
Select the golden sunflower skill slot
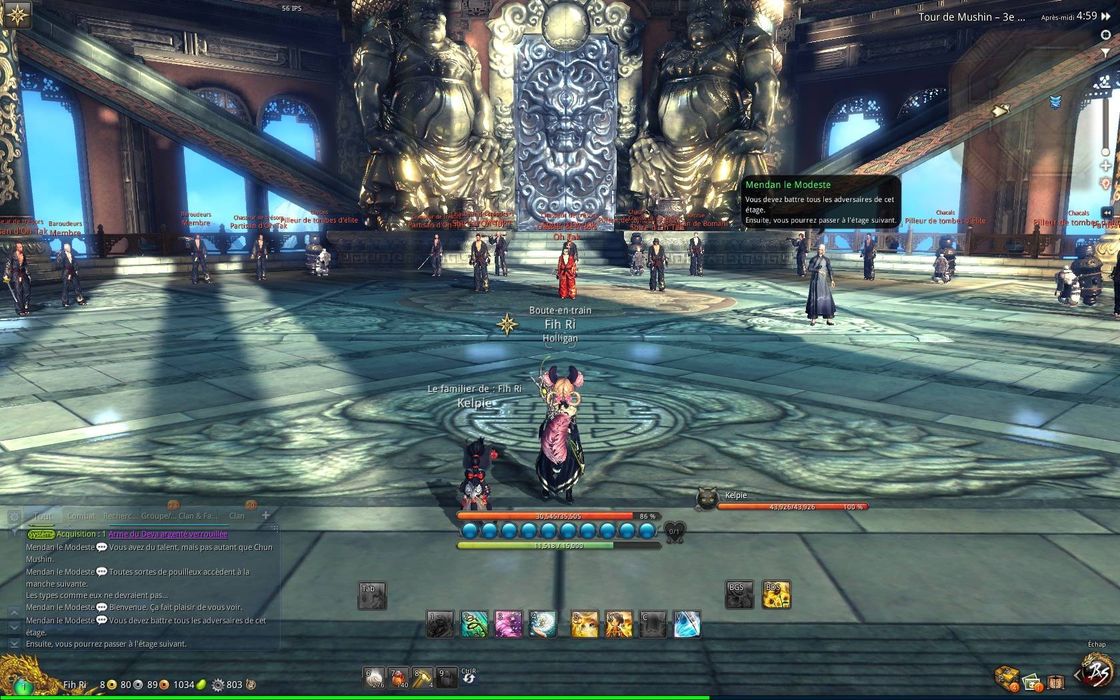click(x=776, y=595)
